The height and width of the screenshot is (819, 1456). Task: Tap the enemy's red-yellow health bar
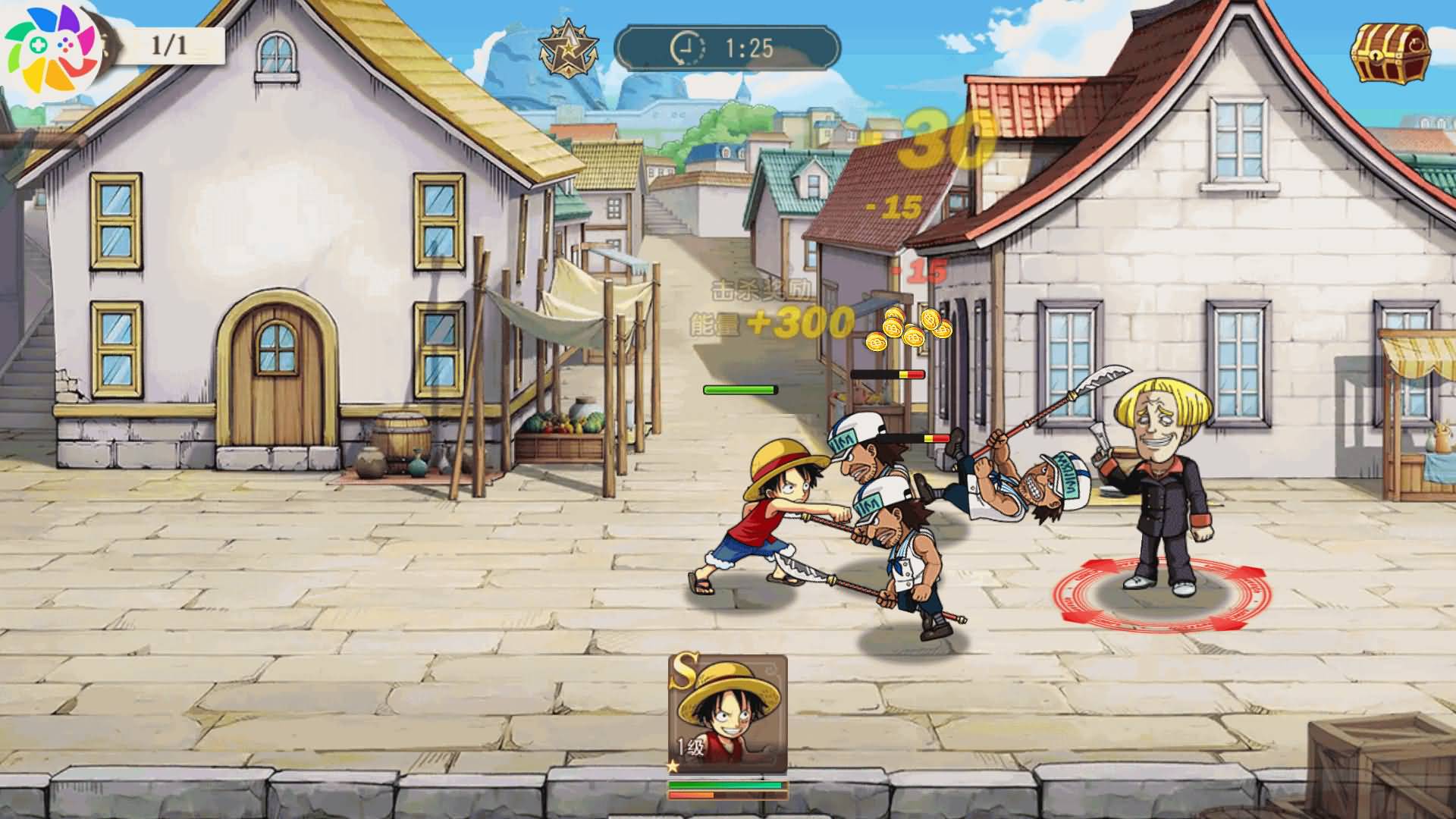pyautogui.click(x=887, y=373)
